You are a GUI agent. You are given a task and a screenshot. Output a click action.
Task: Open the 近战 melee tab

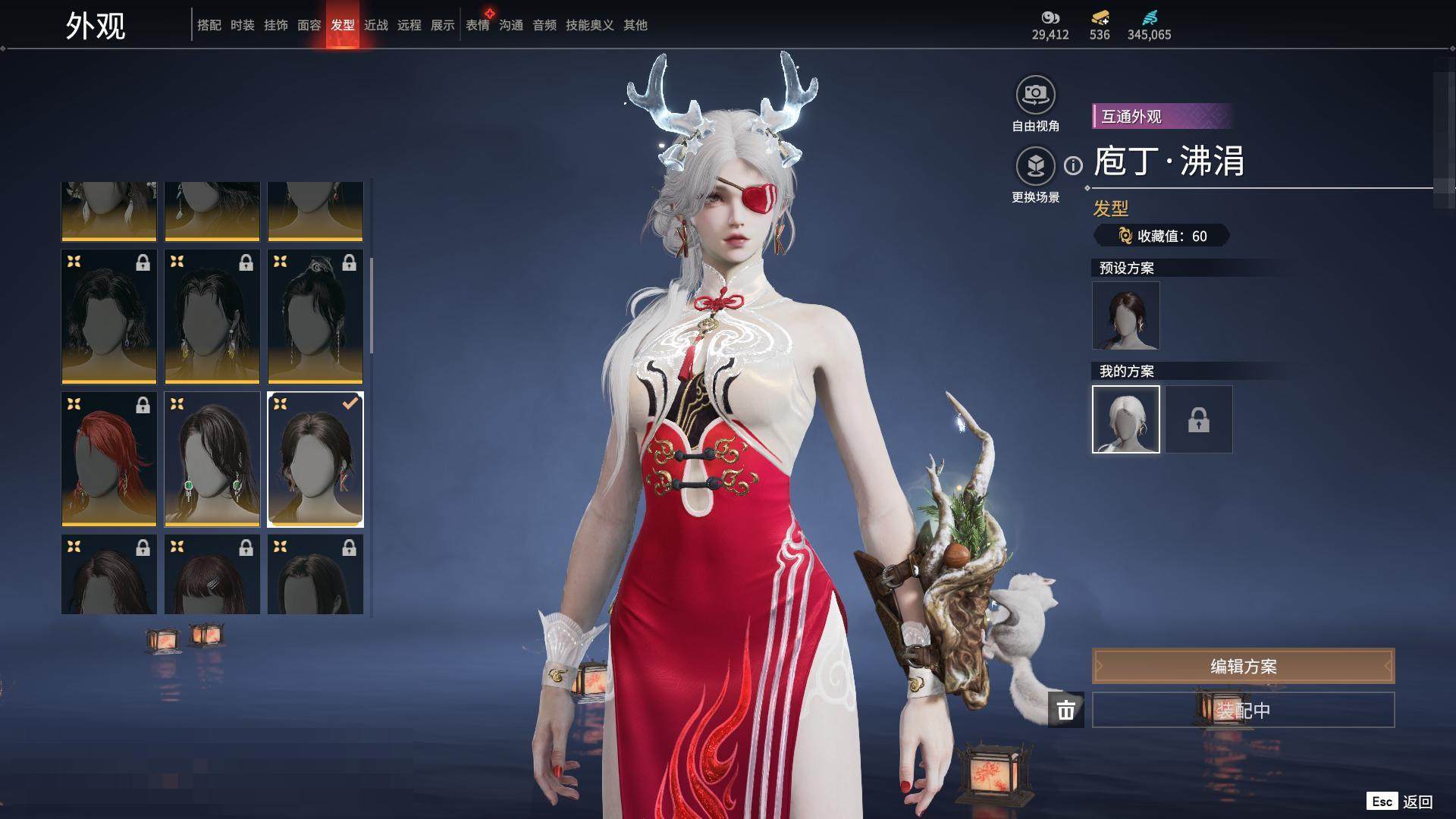[x=375, y=25]
